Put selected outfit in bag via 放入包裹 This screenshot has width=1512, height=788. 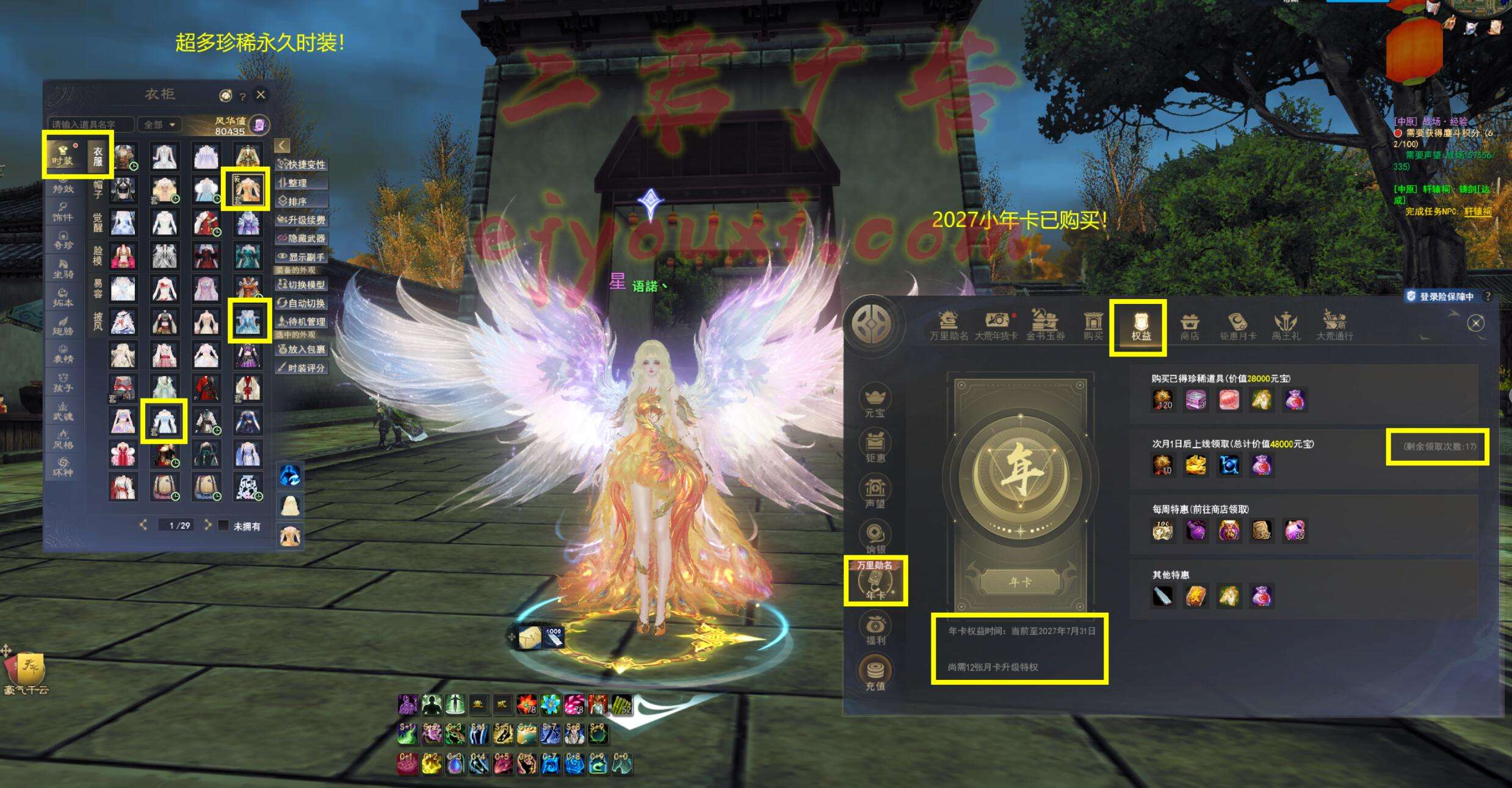(x=302, y=350)
